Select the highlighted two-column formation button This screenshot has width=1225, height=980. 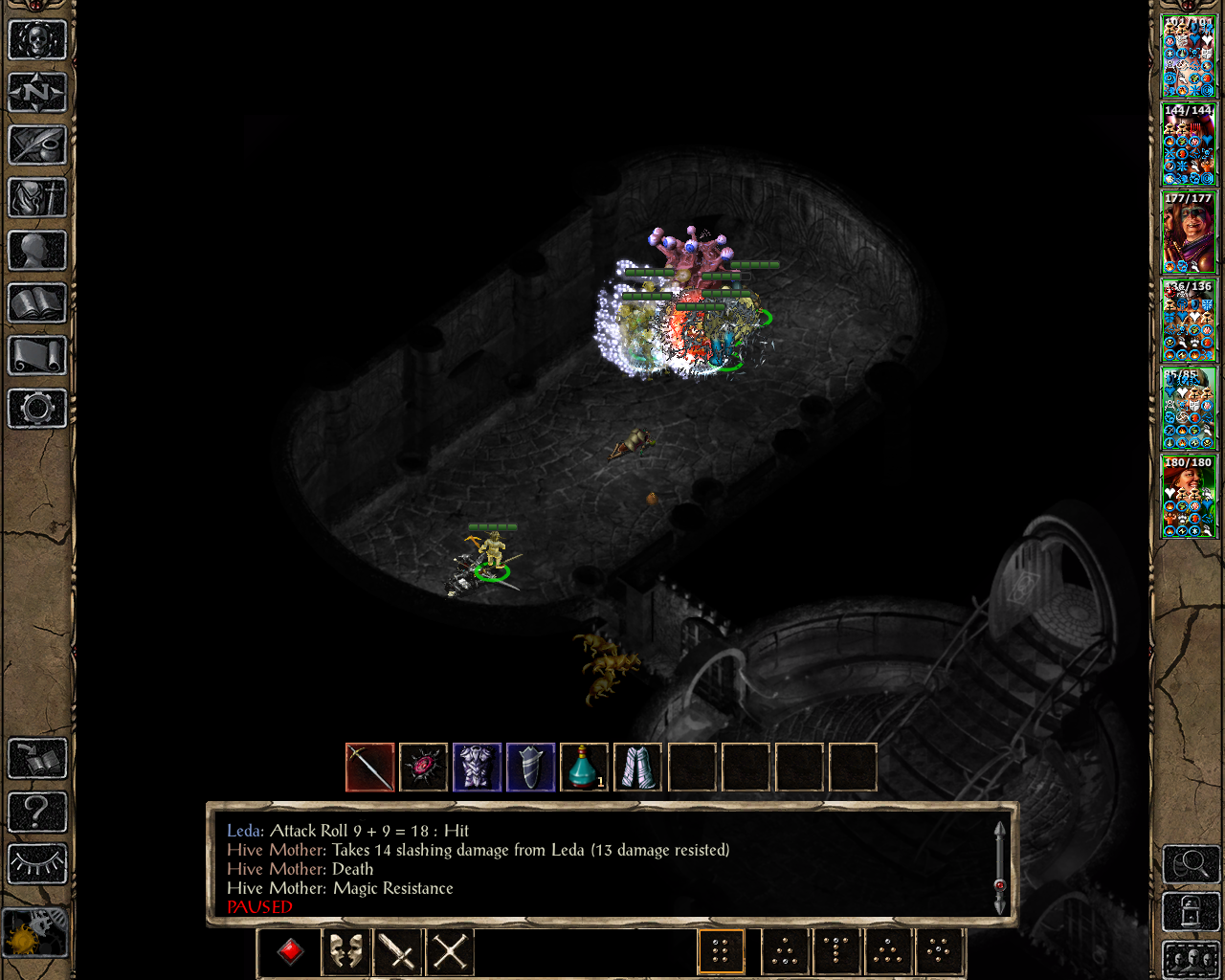click(721, 952)
